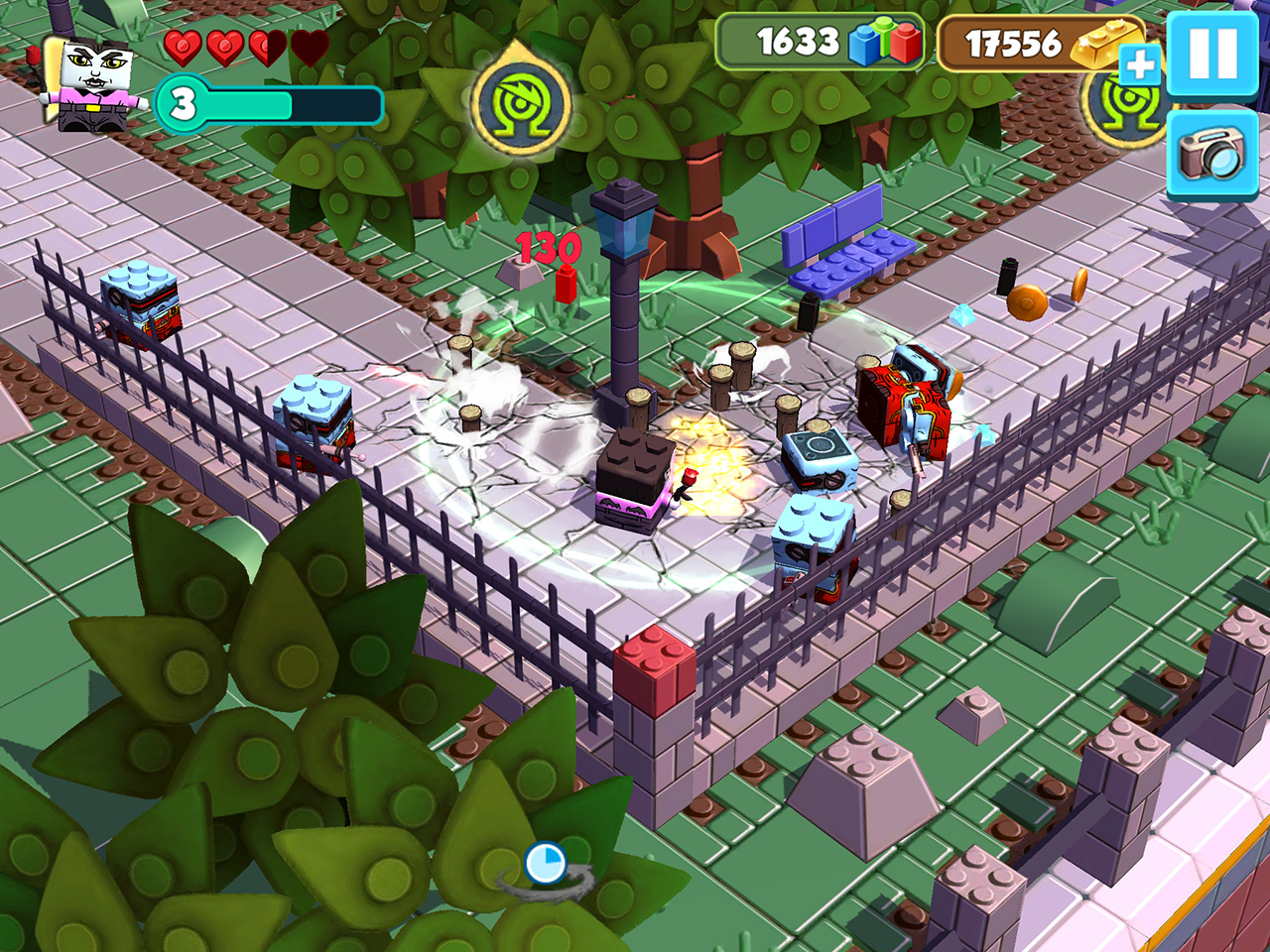Image resolution: width=1270 pixels, height=952 pixels.
Task: Open the camera screenshot mode
Action: coord(1211,154)
